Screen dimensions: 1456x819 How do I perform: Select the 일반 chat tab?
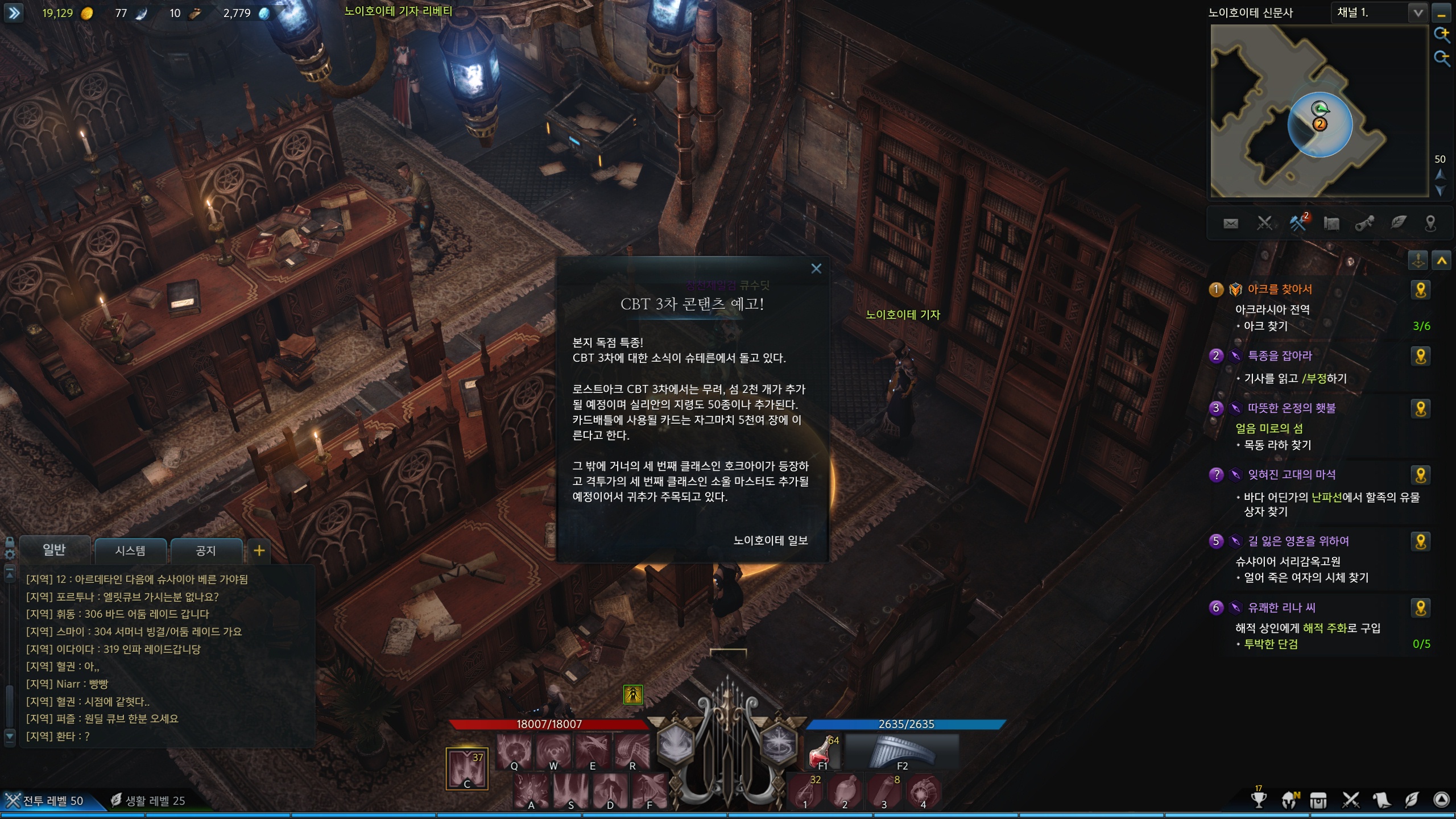click(54, 549)
